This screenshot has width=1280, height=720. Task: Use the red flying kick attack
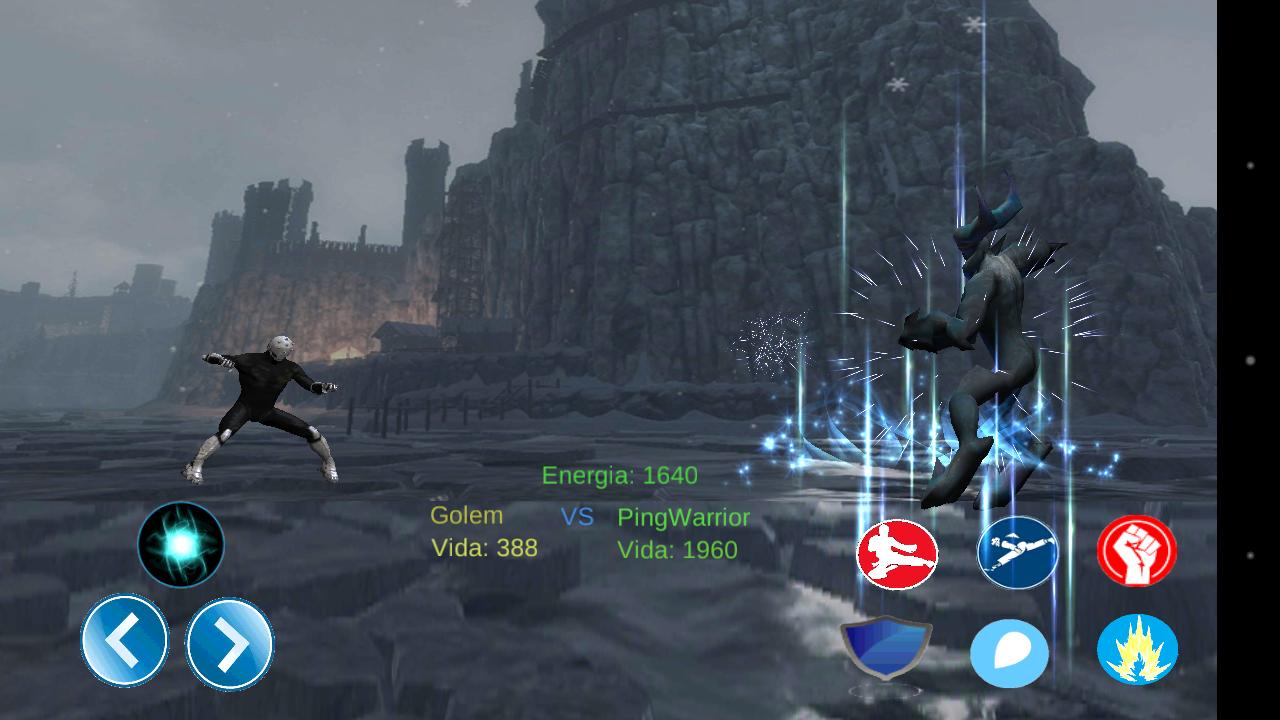coord(897,554)
